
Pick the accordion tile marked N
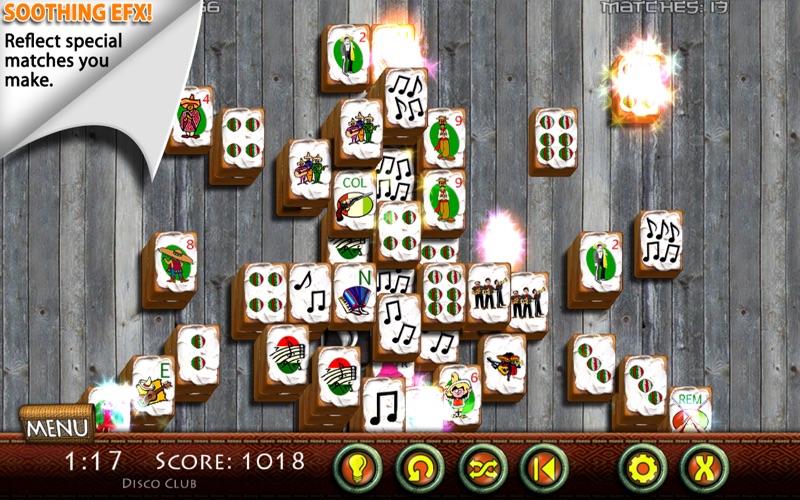[x=353, y=290]
